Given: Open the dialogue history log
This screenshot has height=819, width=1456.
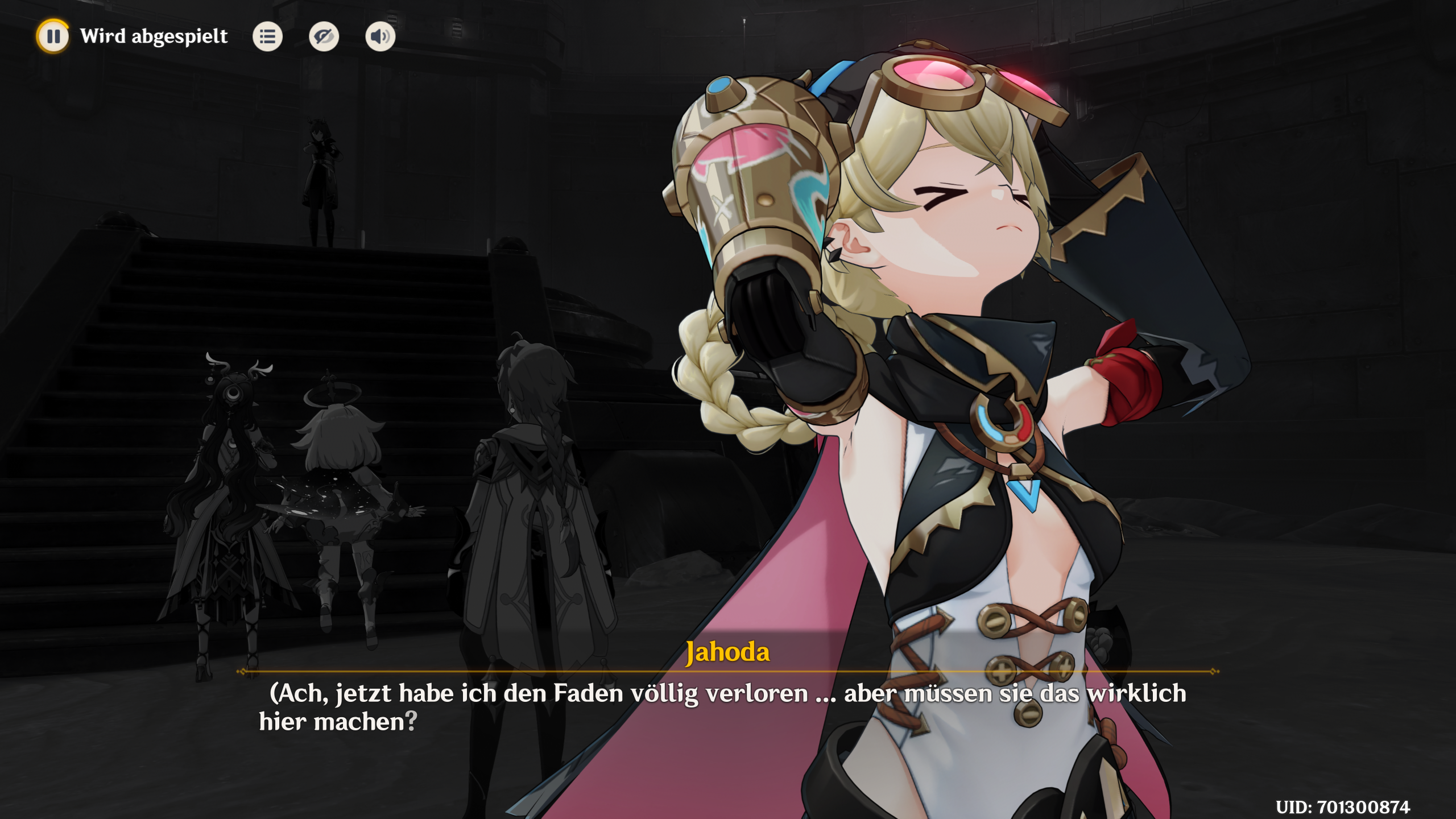Looking at the screenshot, I should [267, 37].
